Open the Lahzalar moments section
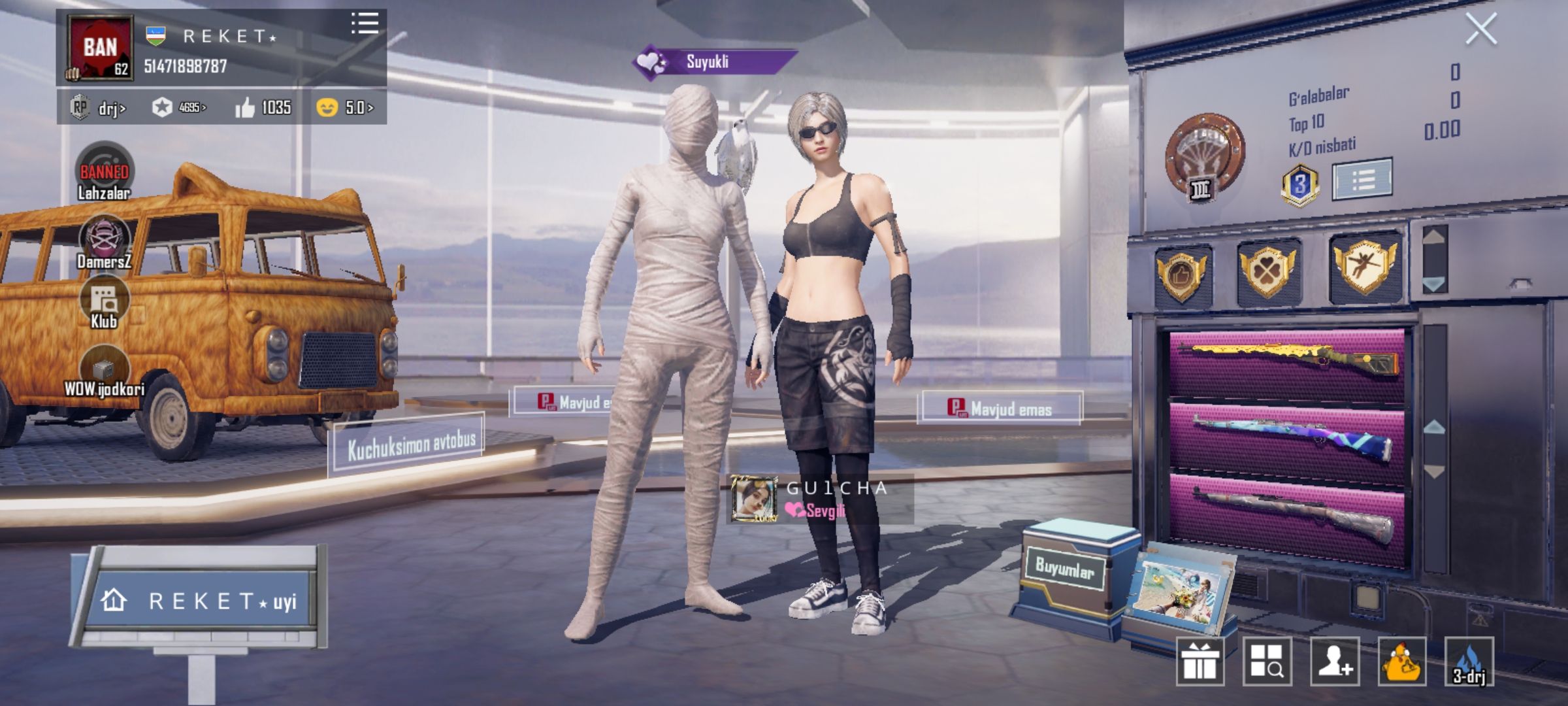Screen dimensions: 1568x706 pos(104,171)
